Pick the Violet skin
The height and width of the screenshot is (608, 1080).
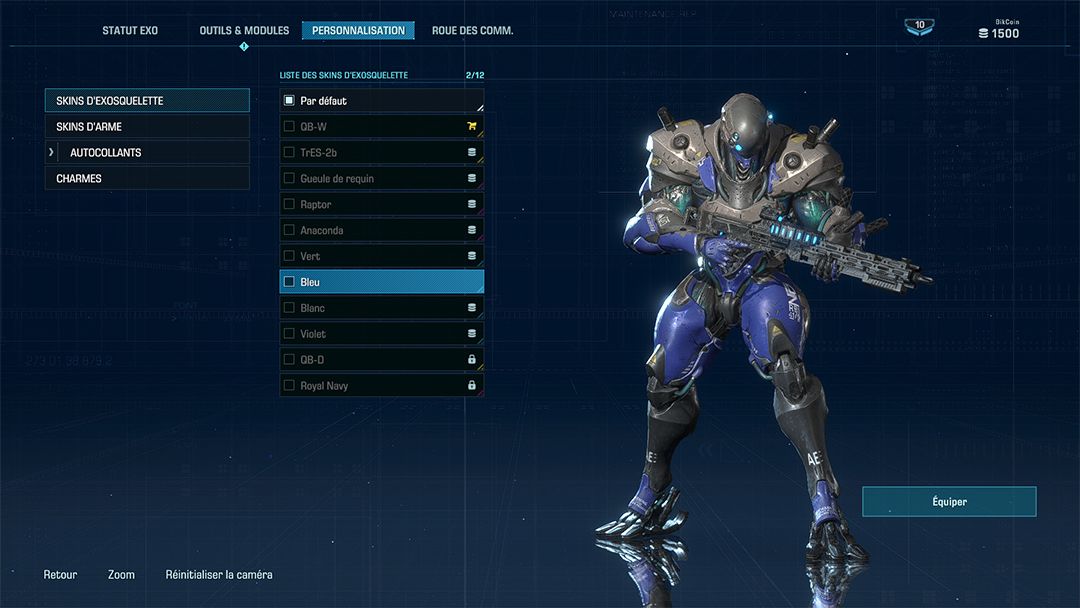point(381,334)
